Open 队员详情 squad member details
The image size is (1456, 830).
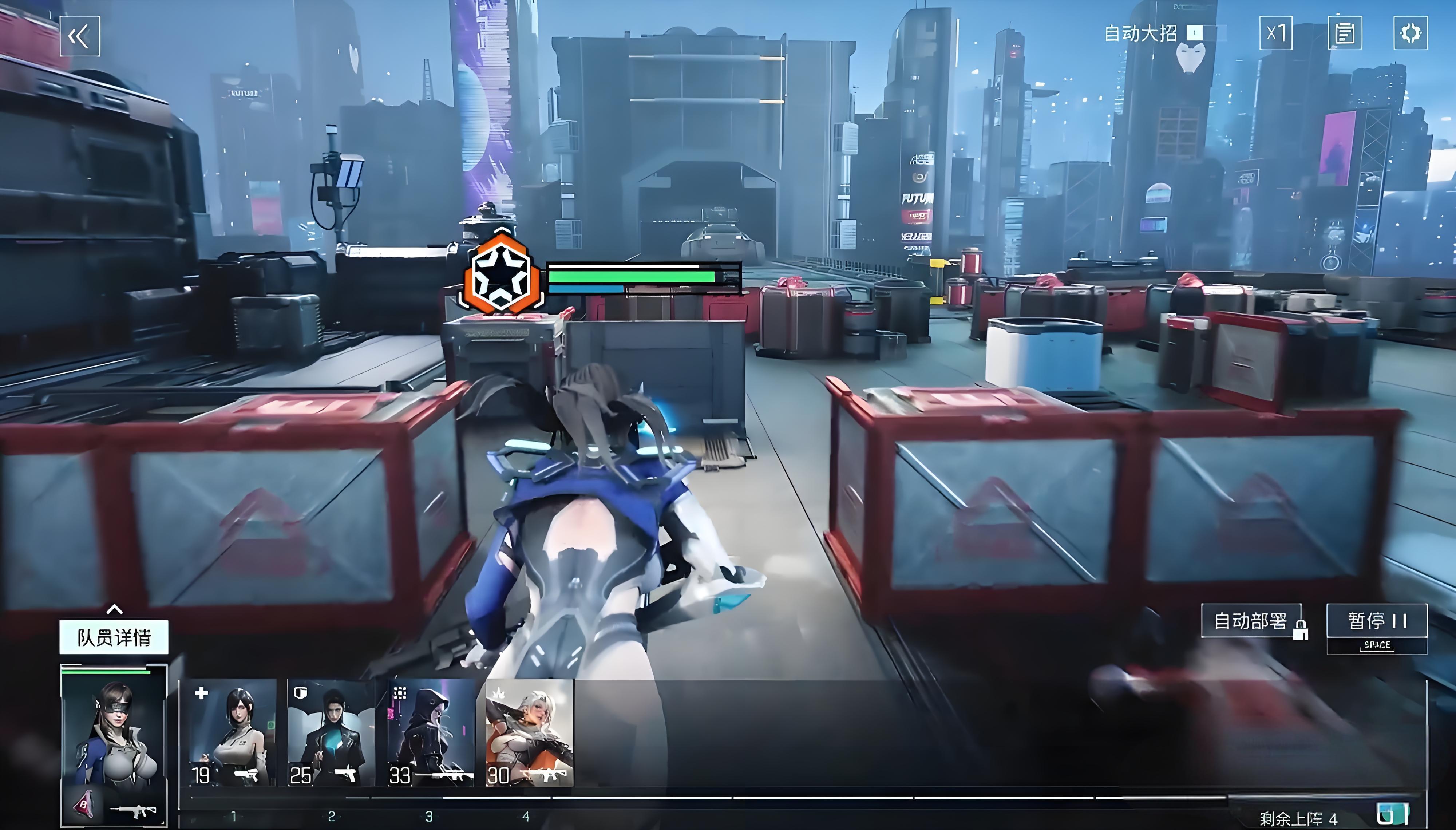tap(114, 637)
